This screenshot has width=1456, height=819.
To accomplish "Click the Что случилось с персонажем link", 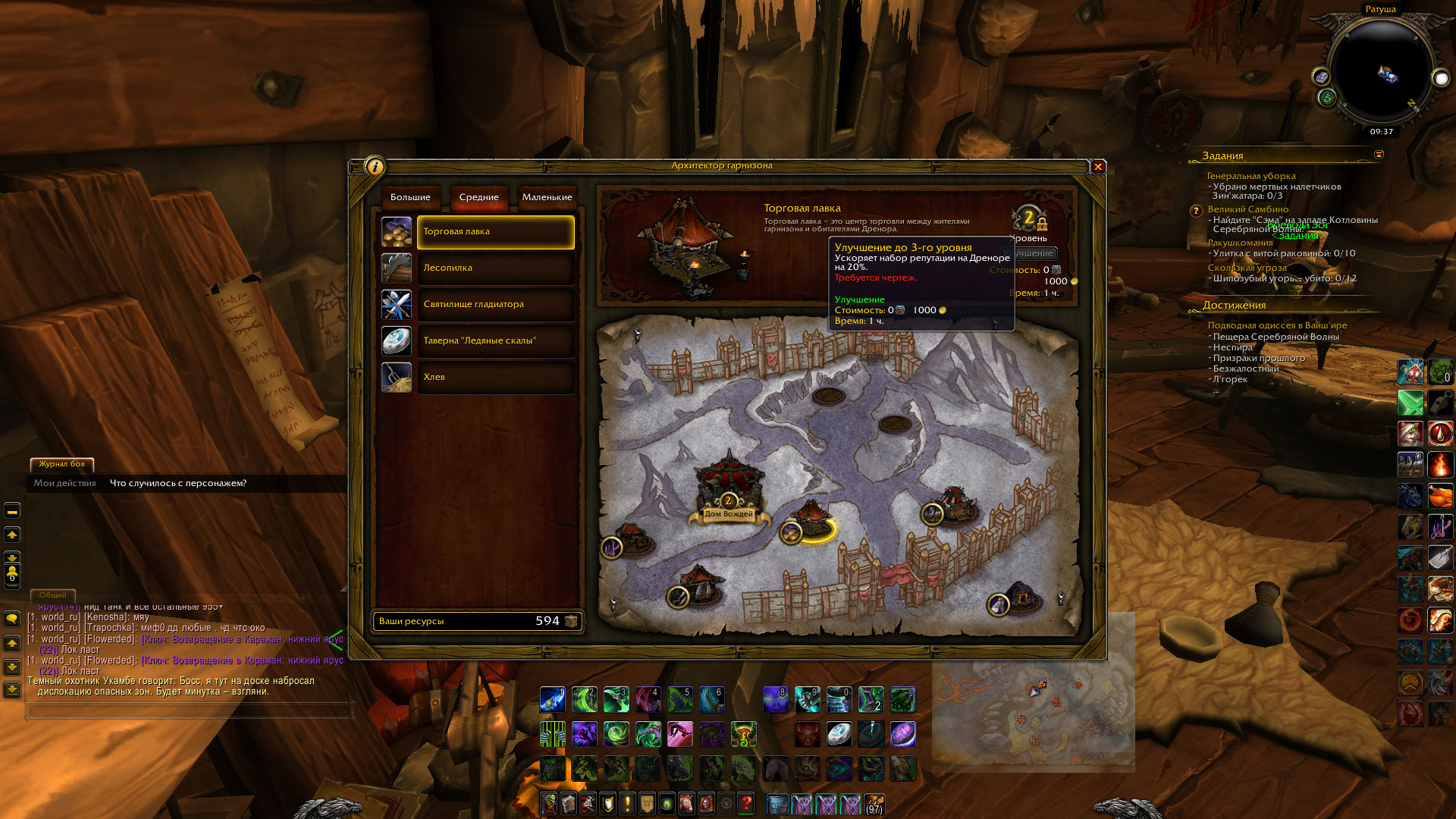I will pyautogui.click(x=178, y=483).
